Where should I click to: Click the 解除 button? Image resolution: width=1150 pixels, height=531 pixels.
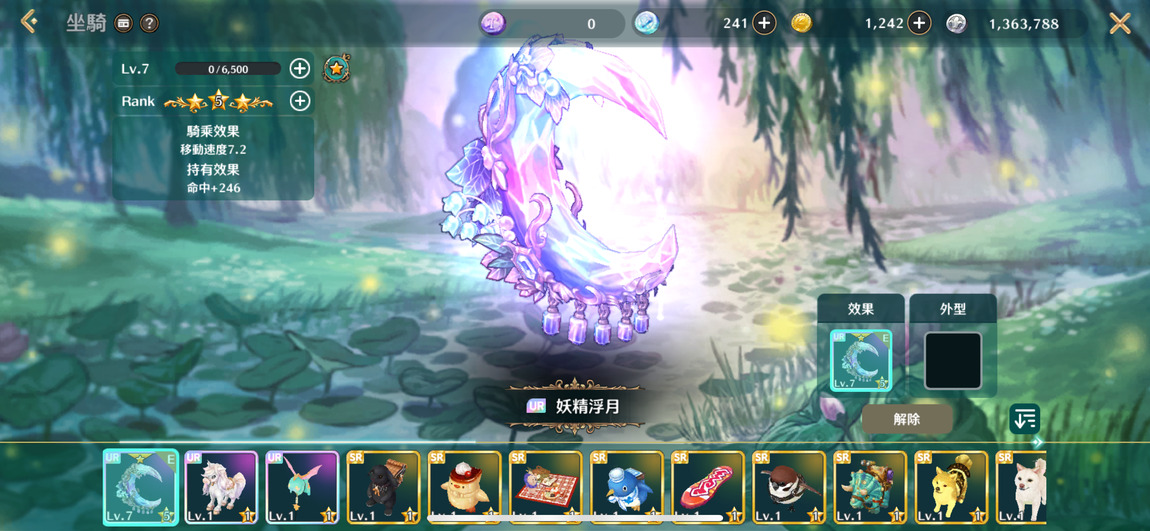[x=907, y=419]
